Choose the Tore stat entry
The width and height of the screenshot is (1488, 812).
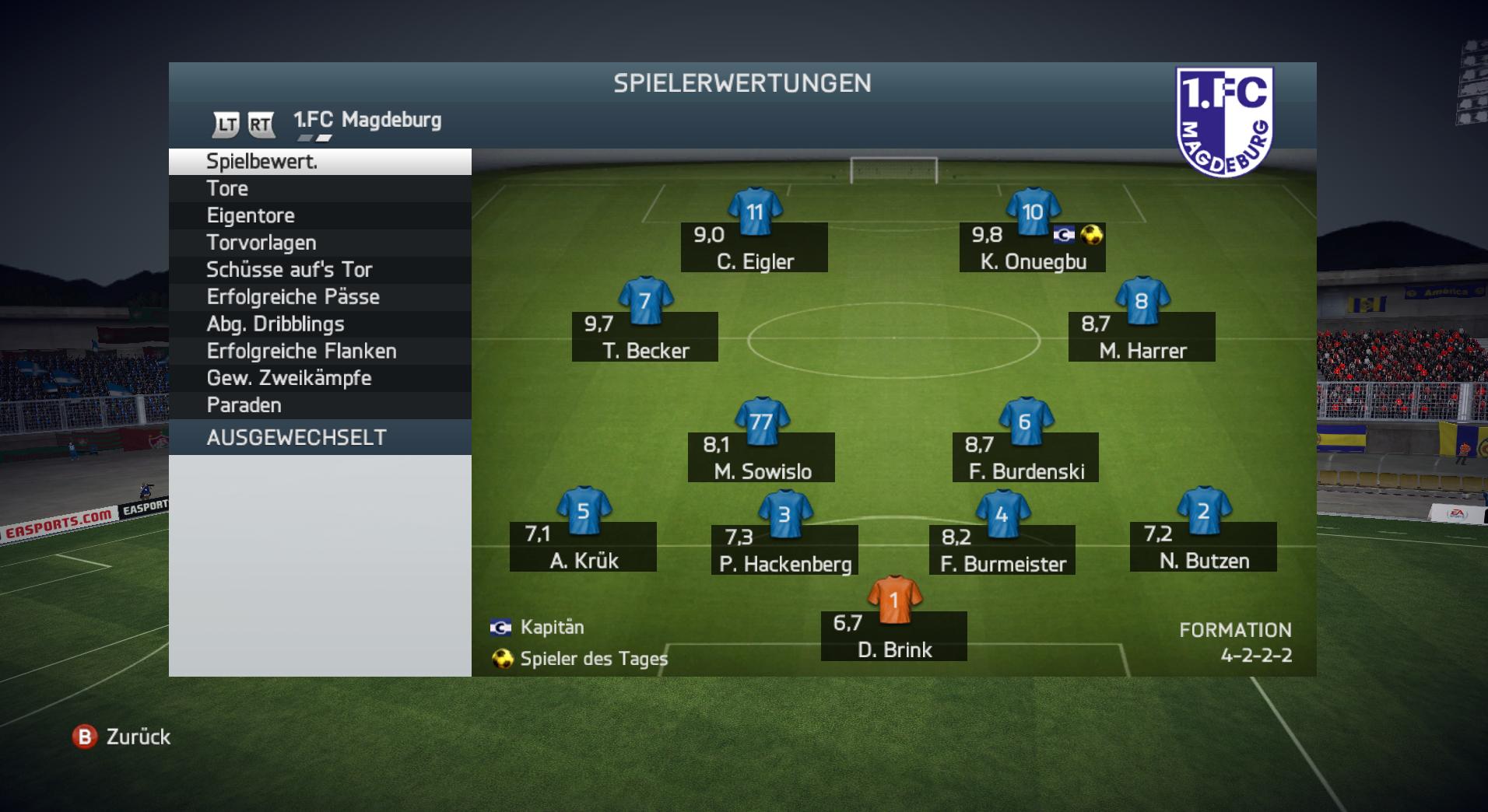pos(319,189)
